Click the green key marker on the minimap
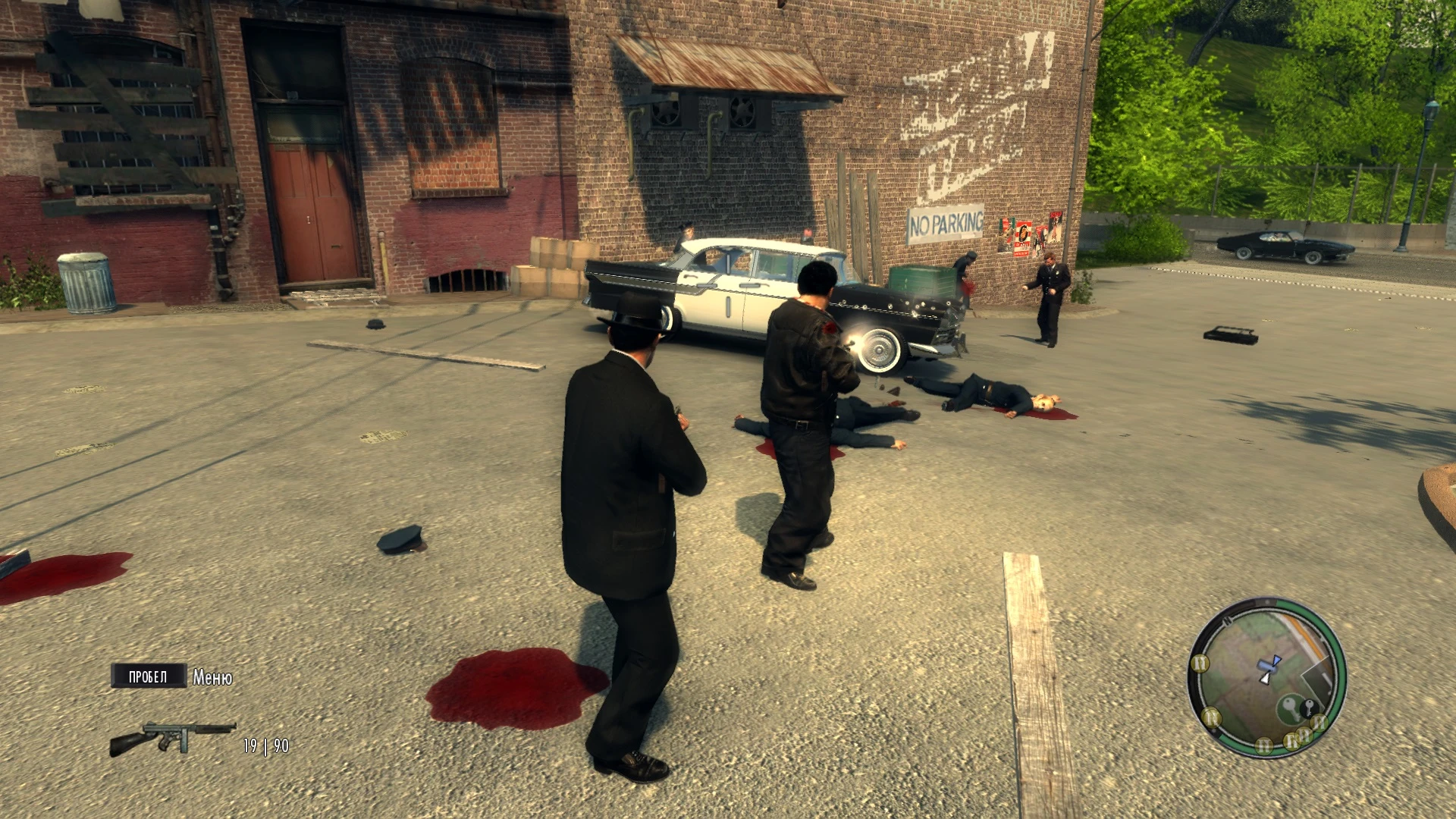1456x819 pixels. click(1289, 707)
